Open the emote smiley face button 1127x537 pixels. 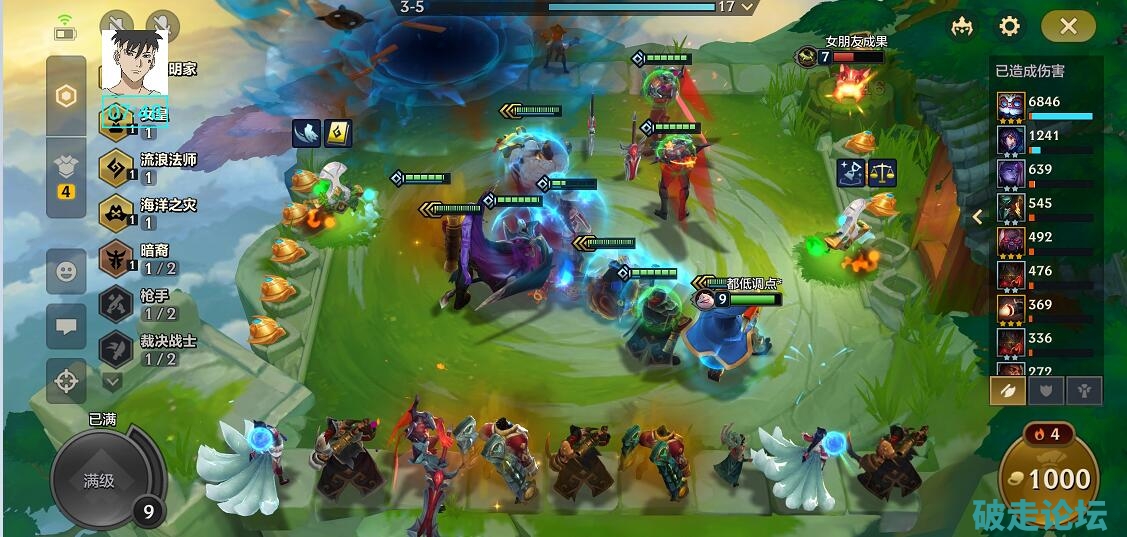coord(66,272)
